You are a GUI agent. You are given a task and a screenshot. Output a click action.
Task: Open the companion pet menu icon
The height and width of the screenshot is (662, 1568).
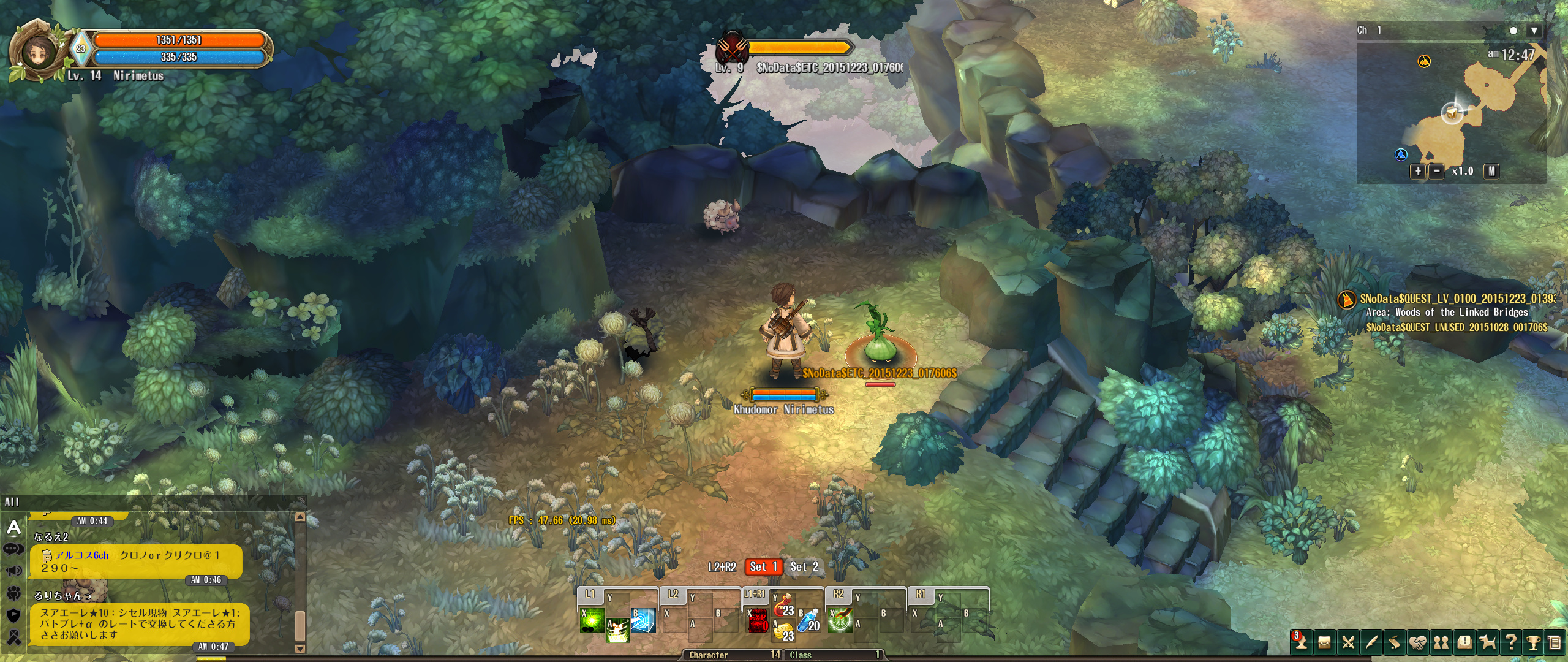pyautogui.click(x=1488, y=642)
